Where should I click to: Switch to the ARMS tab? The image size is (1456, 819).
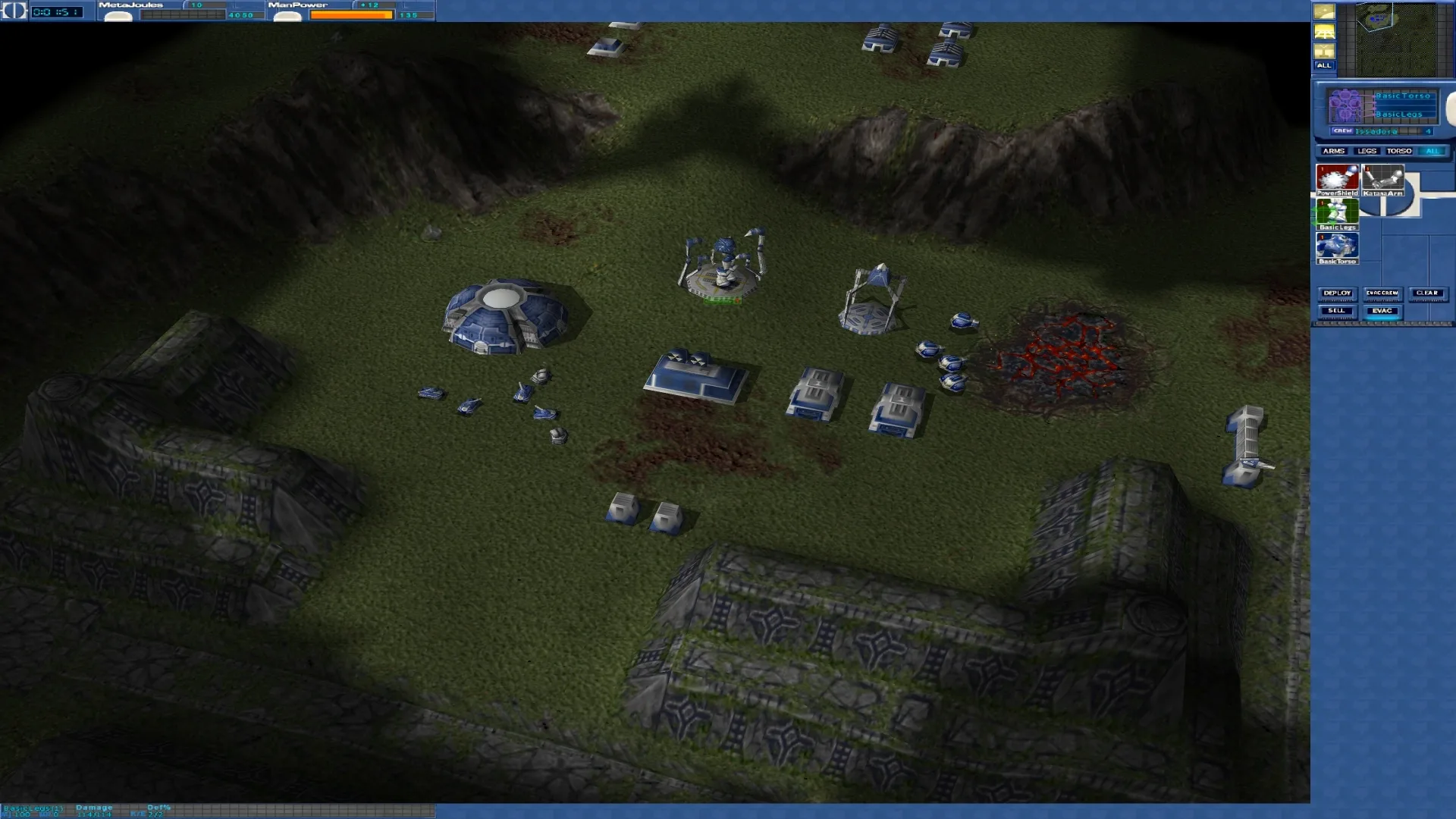pyautogui.click(x=1334, y=151)
